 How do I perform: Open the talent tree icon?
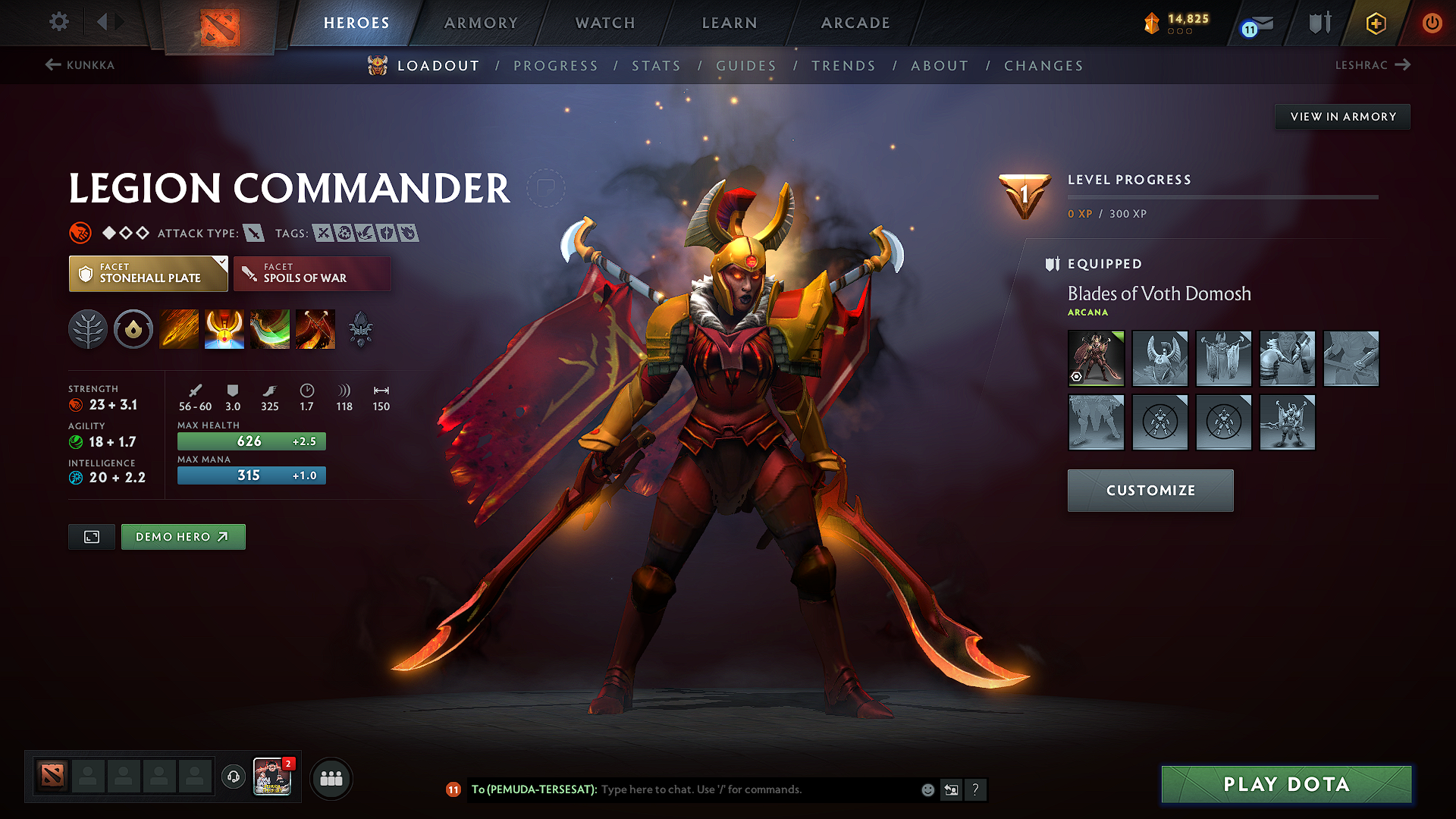88,328
